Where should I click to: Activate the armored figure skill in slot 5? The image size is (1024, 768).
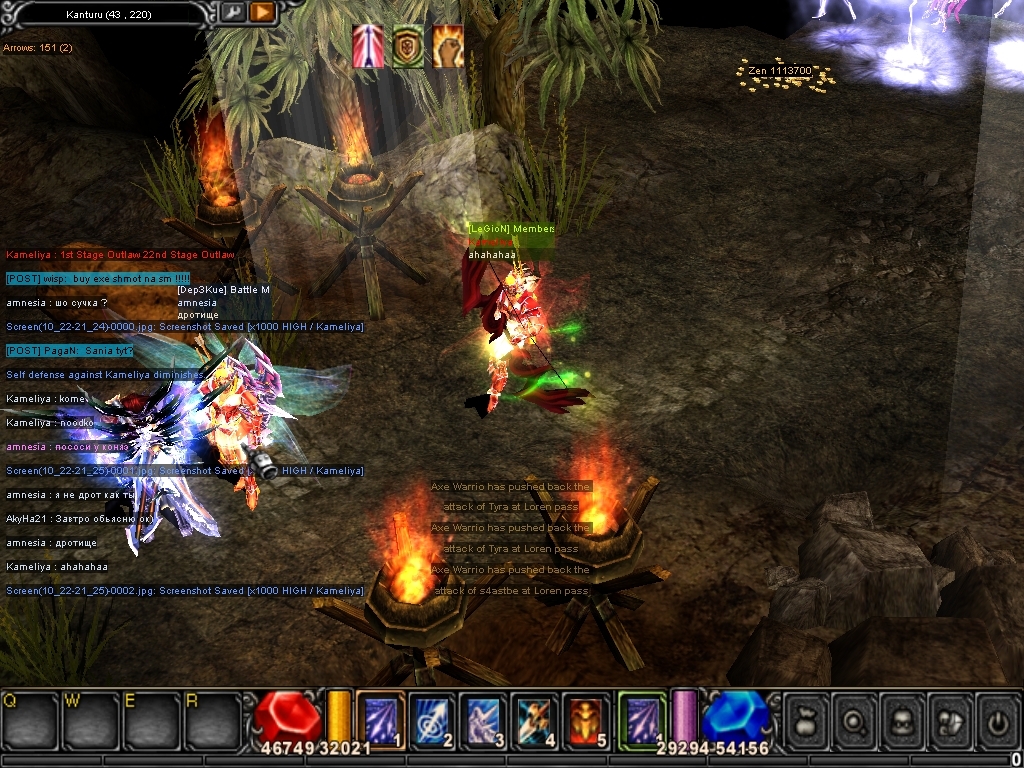[587, 716]
